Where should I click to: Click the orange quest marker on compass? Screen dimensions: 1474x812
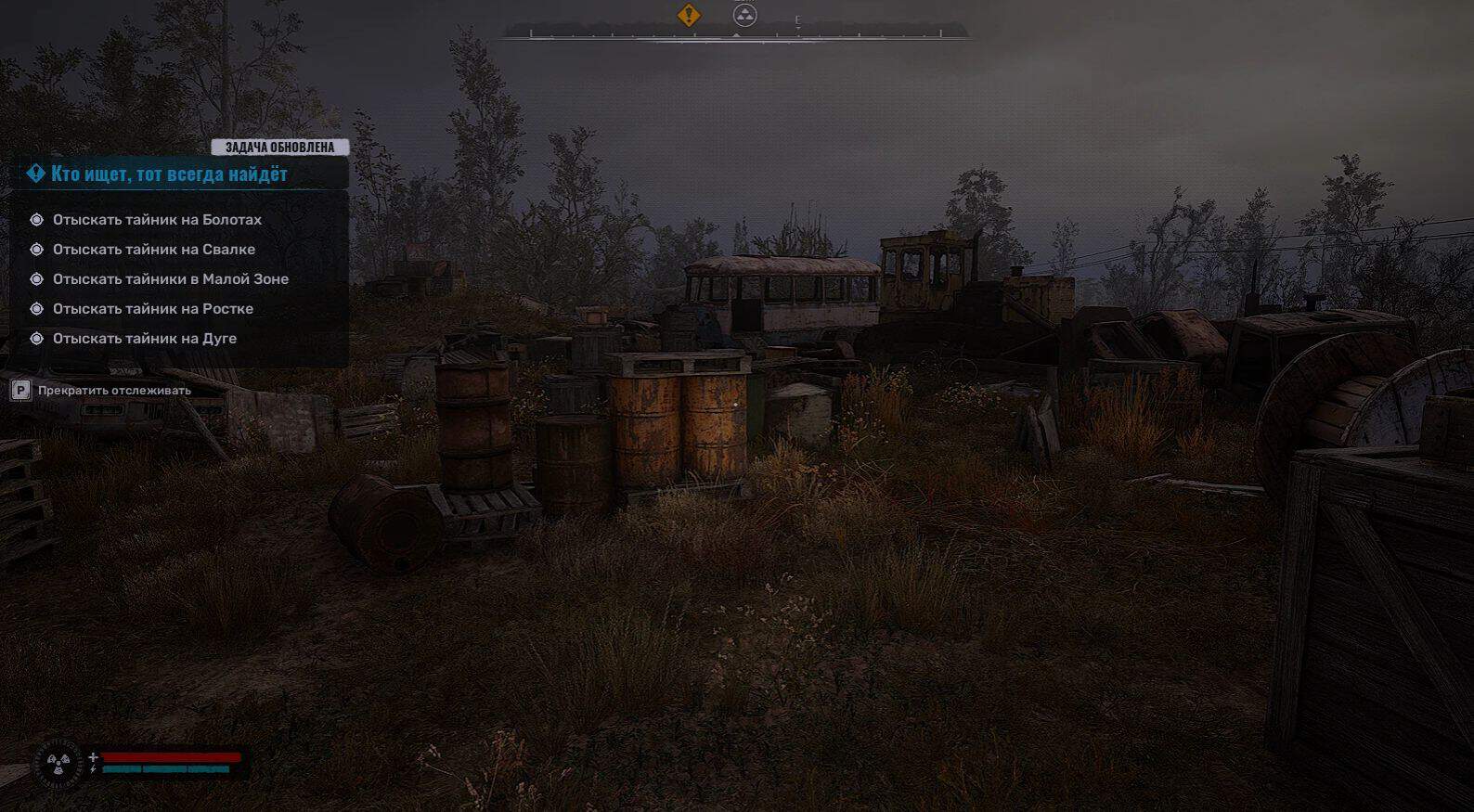pyautogui.click(x=689, y=15)
